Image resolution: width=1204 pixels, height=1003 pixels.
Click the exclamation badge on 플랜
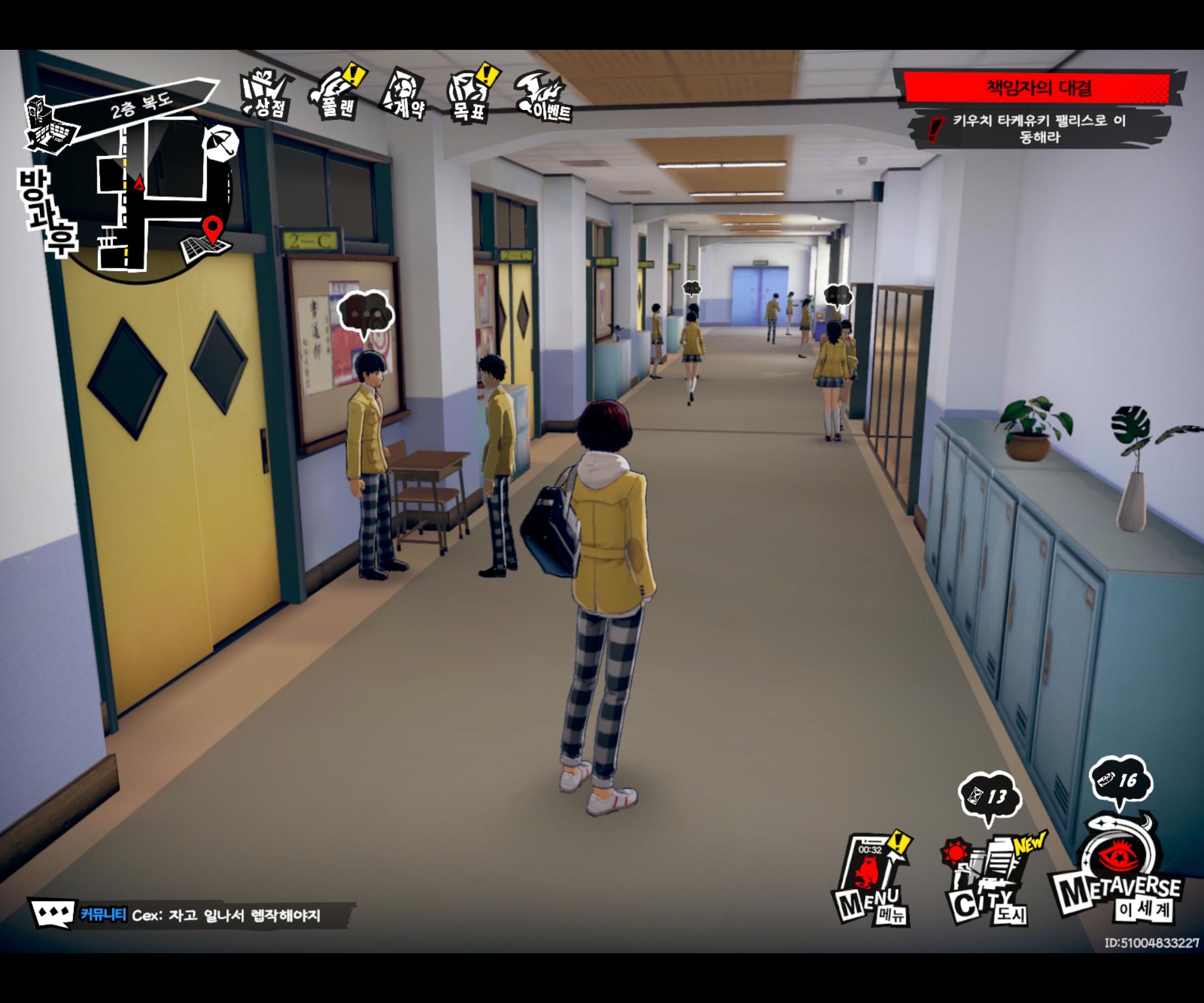(x=354, y=74)
